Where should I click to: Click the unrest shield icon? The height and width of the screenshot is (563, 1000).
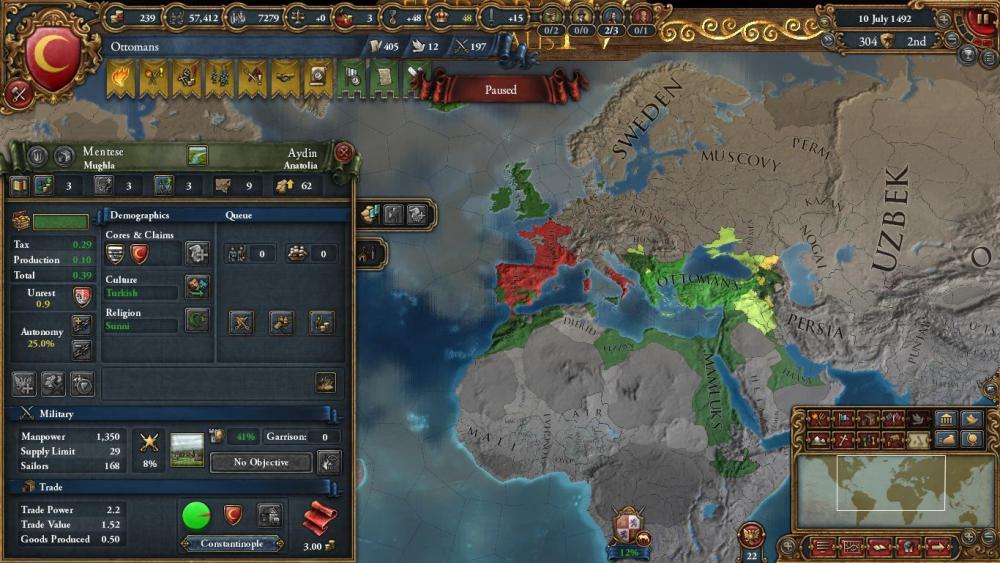click(83, 296)
